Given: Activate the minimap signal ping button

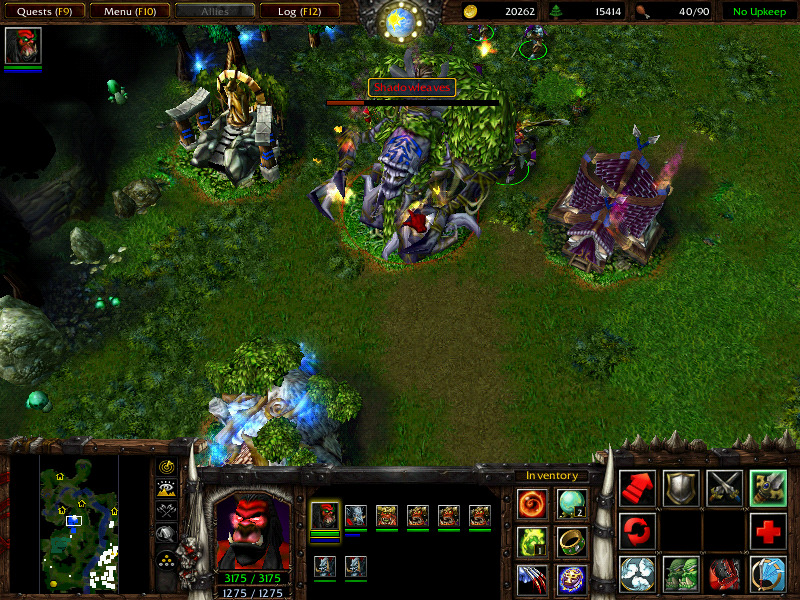Looking at the screenshot, I should point(167,467).
